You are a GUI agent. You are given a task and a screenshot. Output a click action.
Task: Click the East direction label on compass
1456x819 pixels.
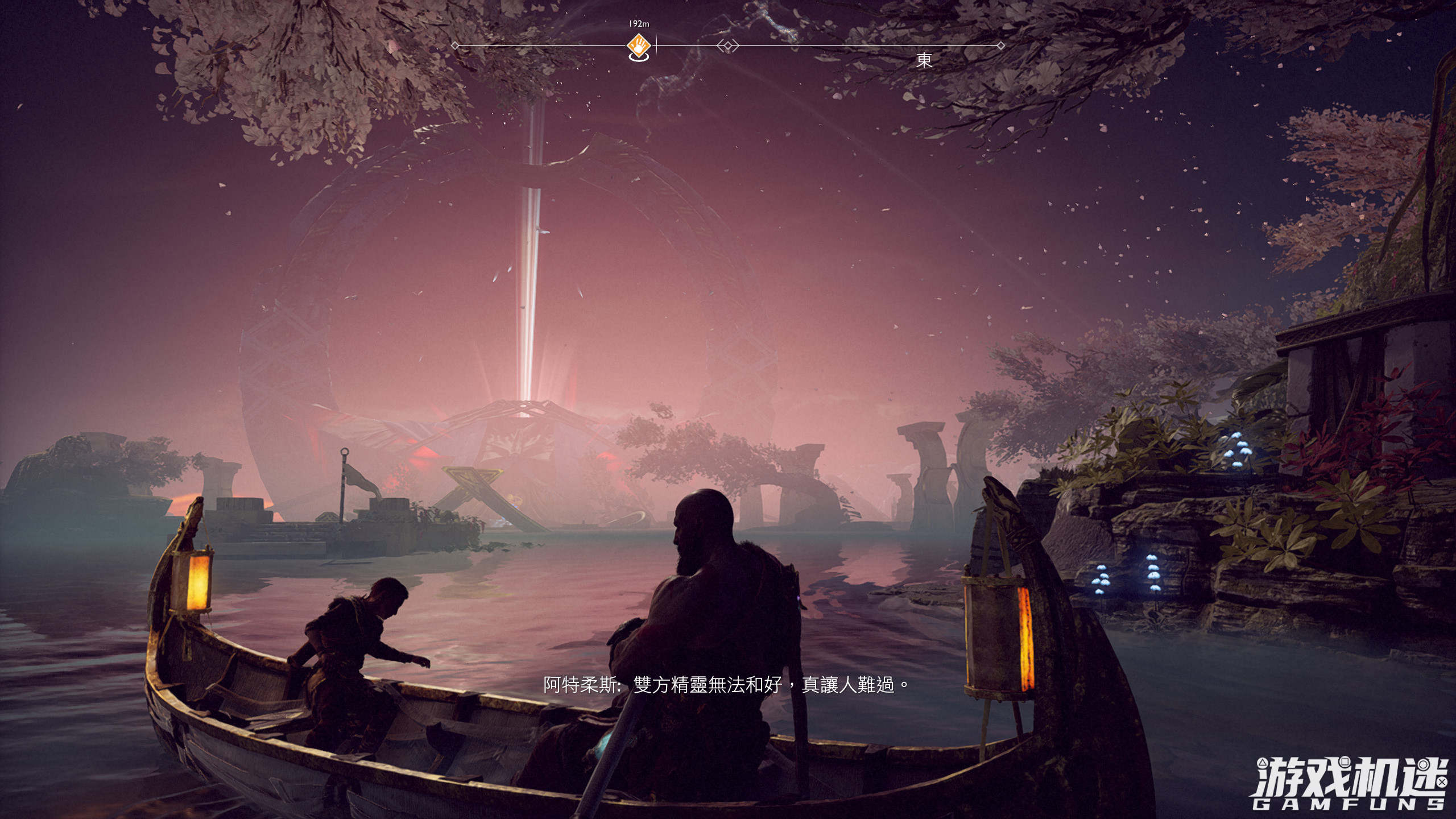pos(924,60)
